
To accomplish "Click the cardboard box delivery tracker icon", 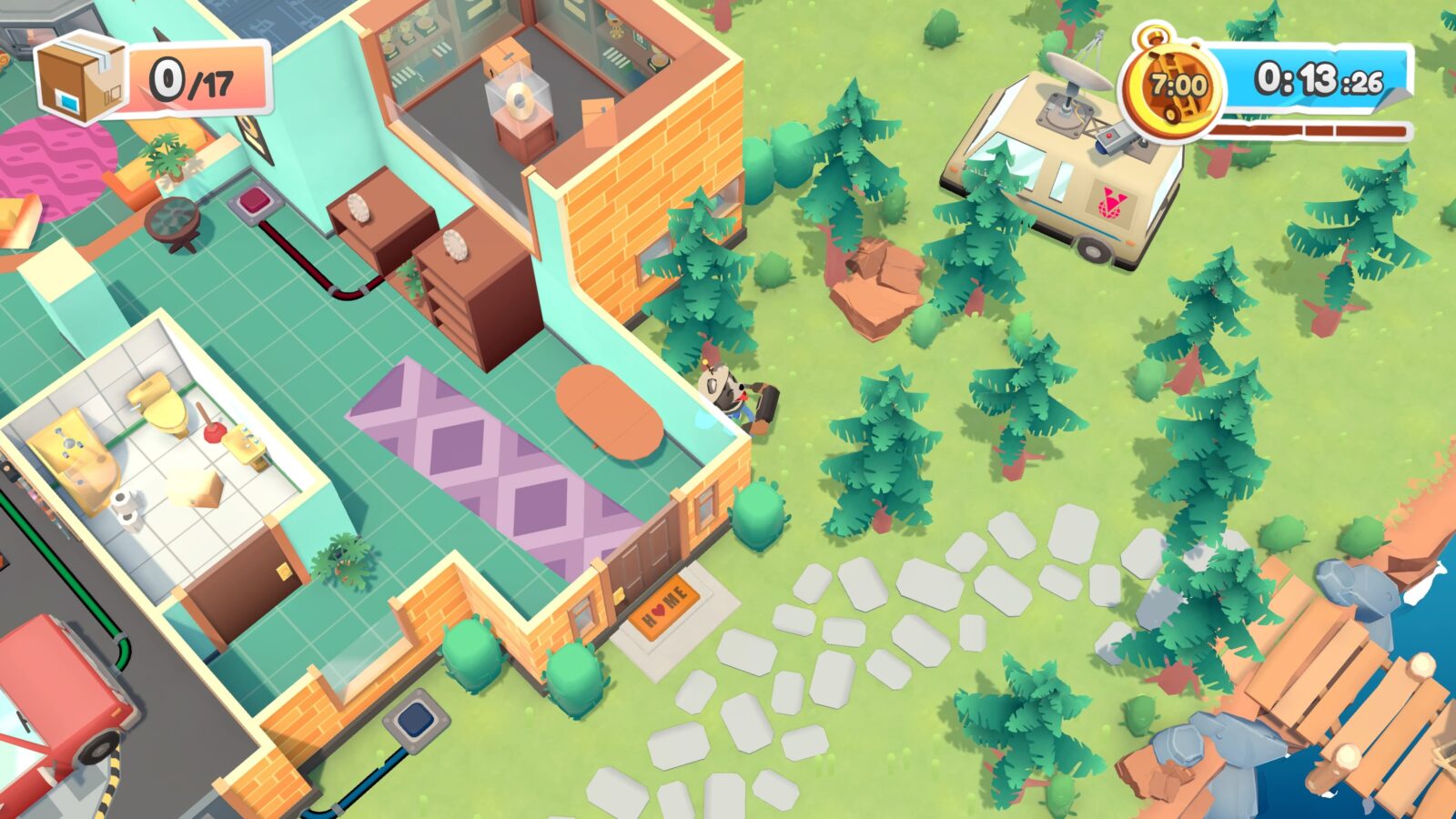I will pos(81,76).
